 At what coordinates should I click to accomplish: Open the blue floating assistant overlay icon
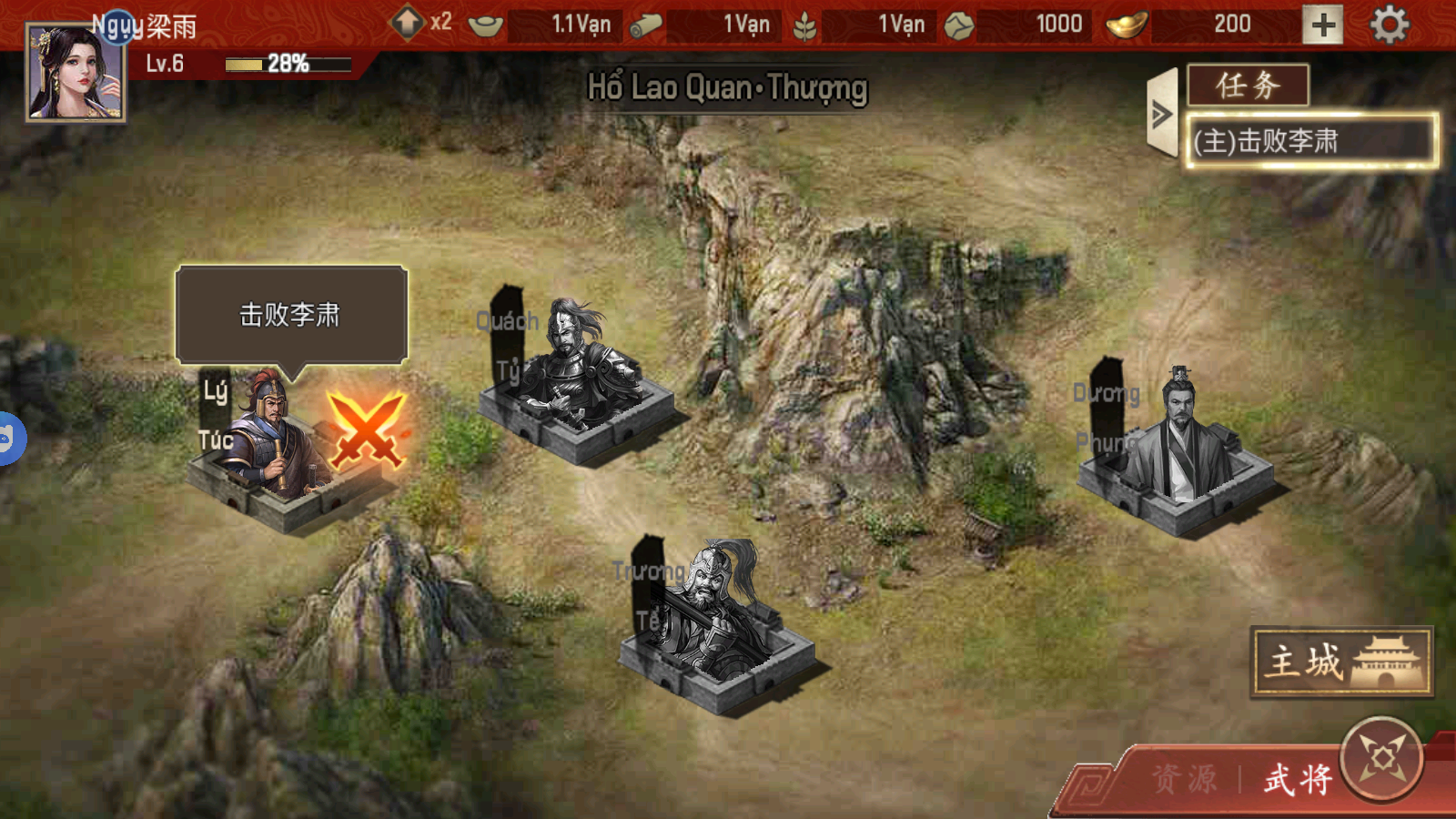[x=7, y=439]
